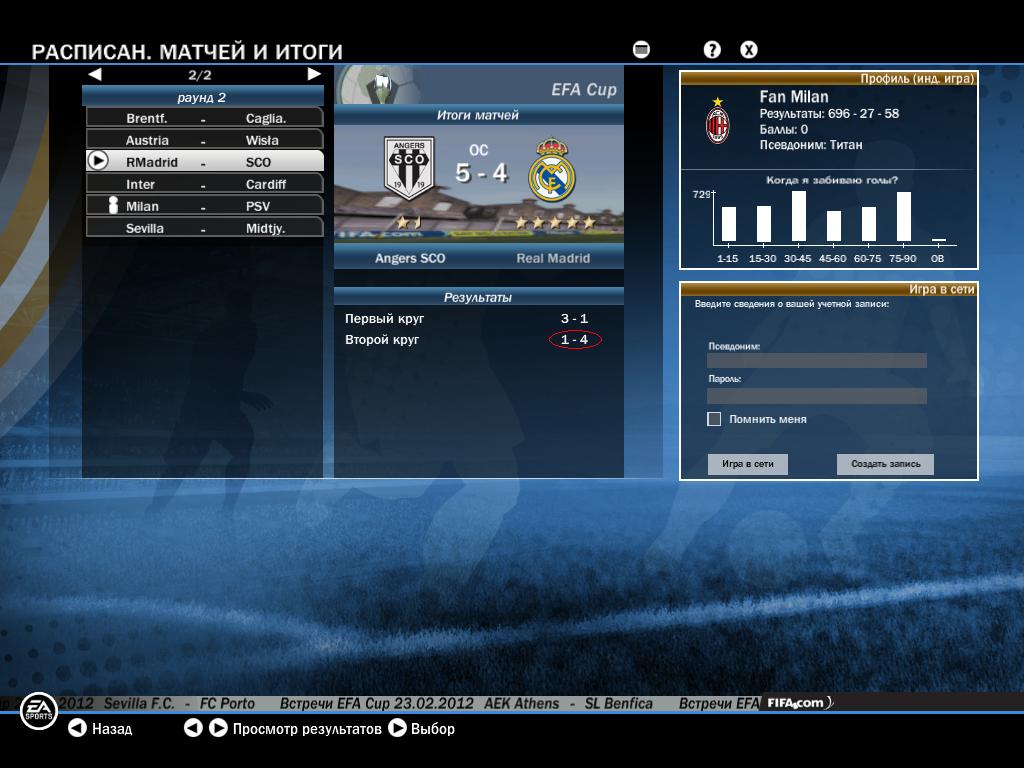Open the help question mark icon
This screenshot has width=1024, height=768.
(x=712, y=50)
